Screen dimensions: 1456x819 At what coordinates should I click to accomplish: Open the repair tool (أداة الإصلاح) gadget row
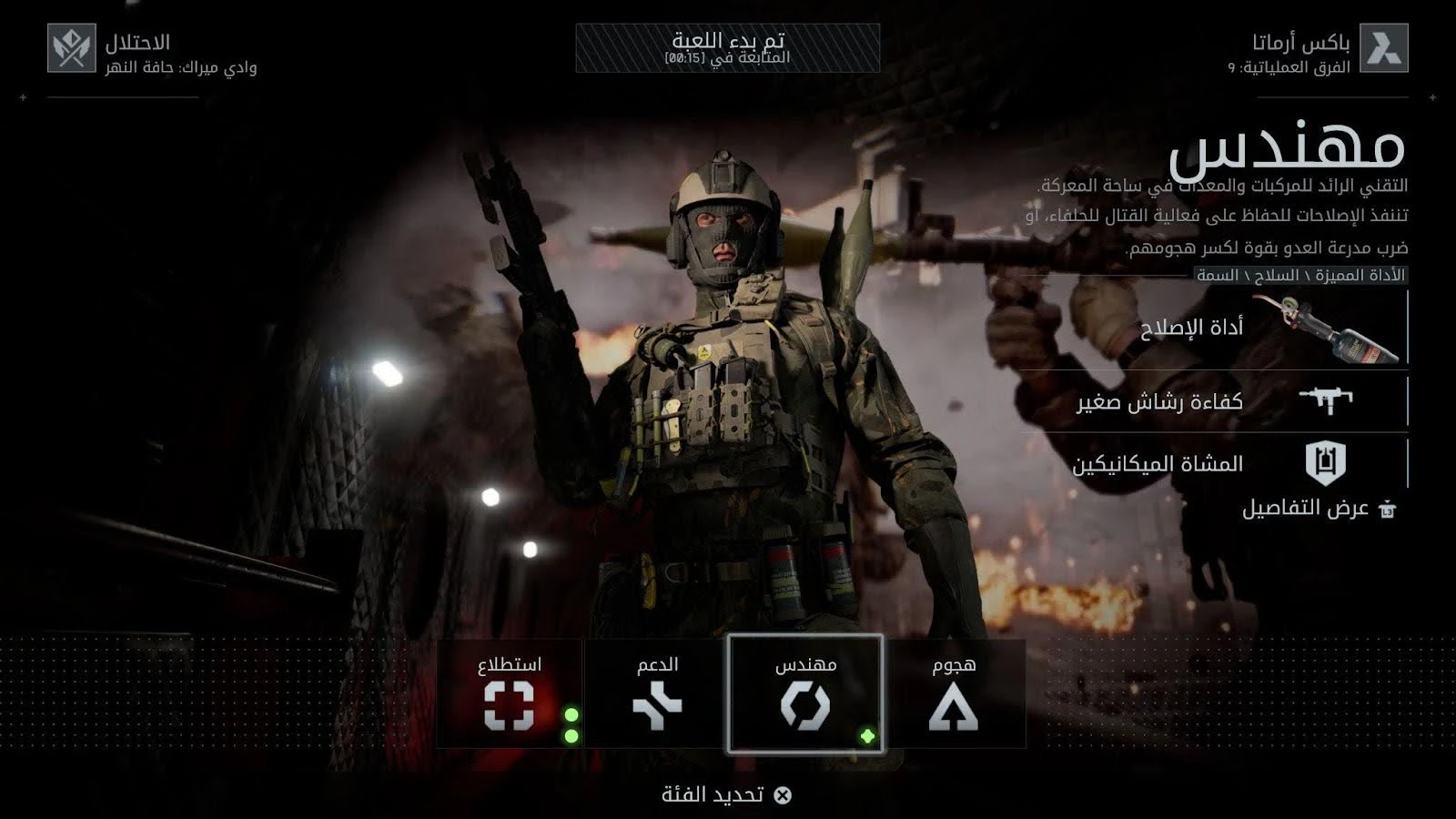(1224, 329)
